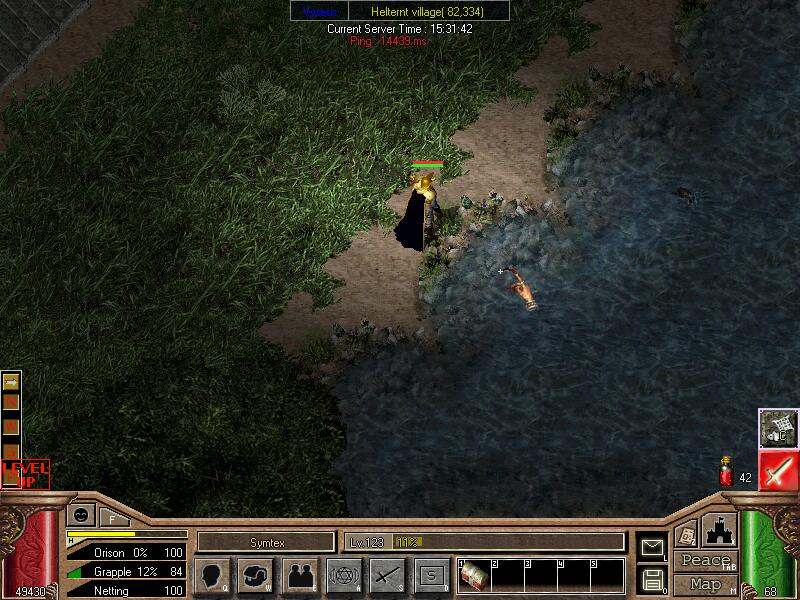
Task: Open the envelope mail button
Action: 651,546
